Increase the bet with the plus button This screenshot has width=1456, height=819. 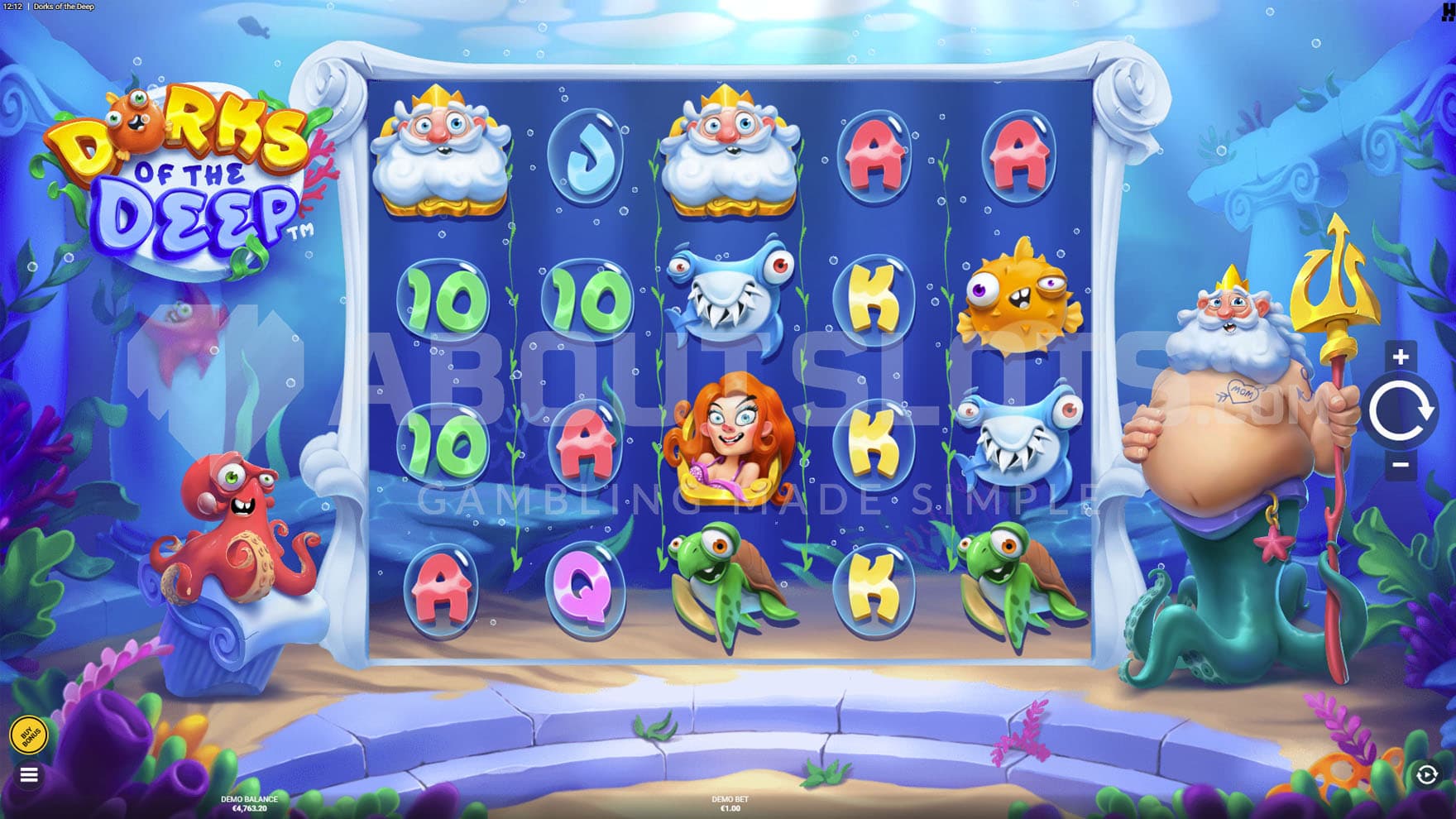coord(1400,357)
